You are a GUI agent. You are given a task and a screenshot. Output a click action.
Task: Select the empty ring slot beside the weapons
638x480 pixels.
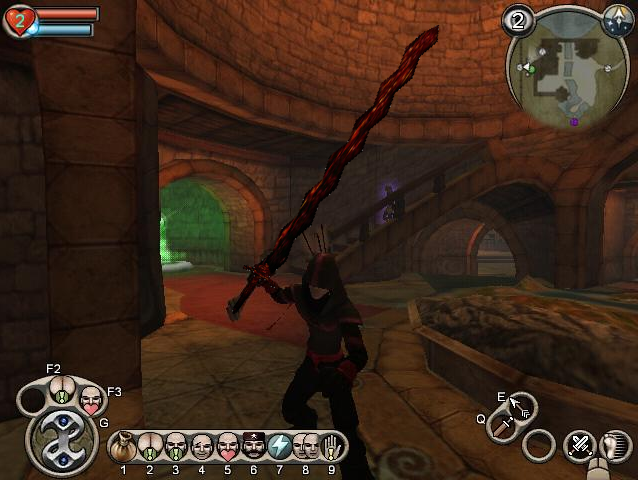(x=539, y=445)
